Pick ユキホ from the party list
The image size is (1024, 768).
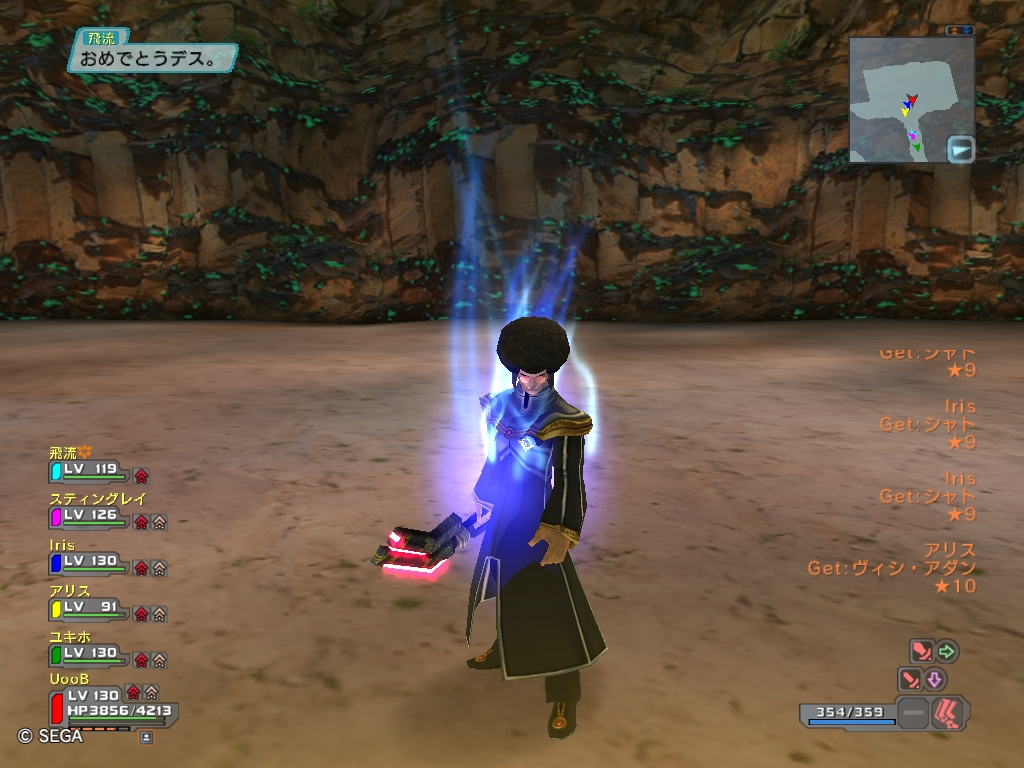point(88,654)
